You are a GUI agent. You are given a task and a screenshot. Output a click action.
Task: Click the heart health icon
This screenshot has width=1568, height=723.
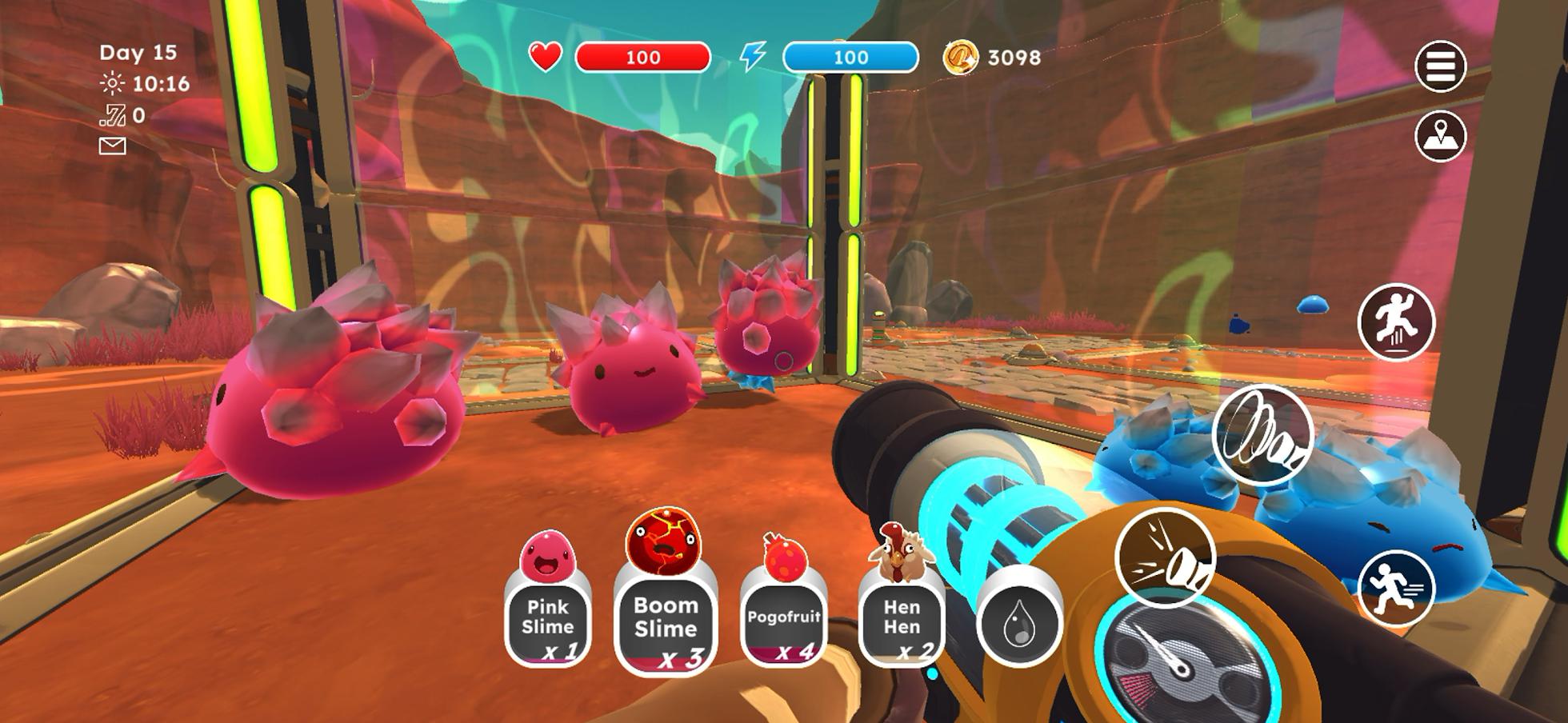coord(545,57)
